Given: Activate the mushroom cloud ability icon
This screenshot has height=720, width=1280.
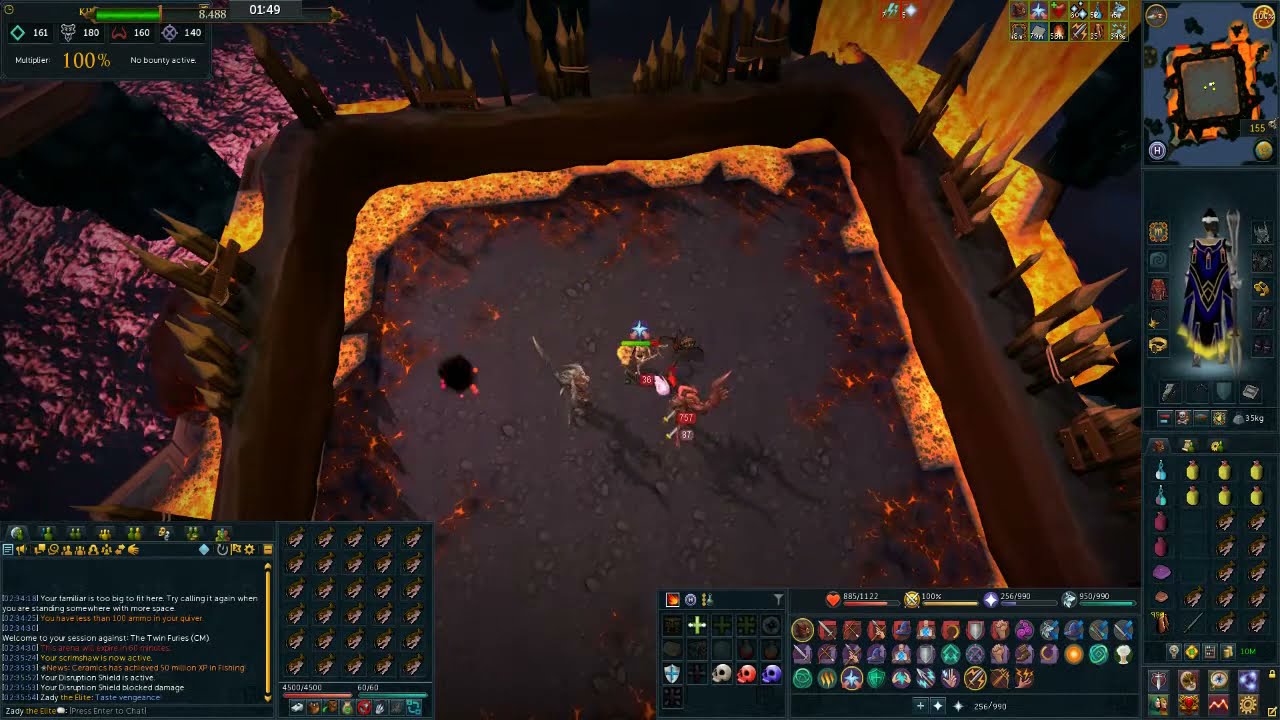Looking at the screenshot, I should (x=1123, y=654).
